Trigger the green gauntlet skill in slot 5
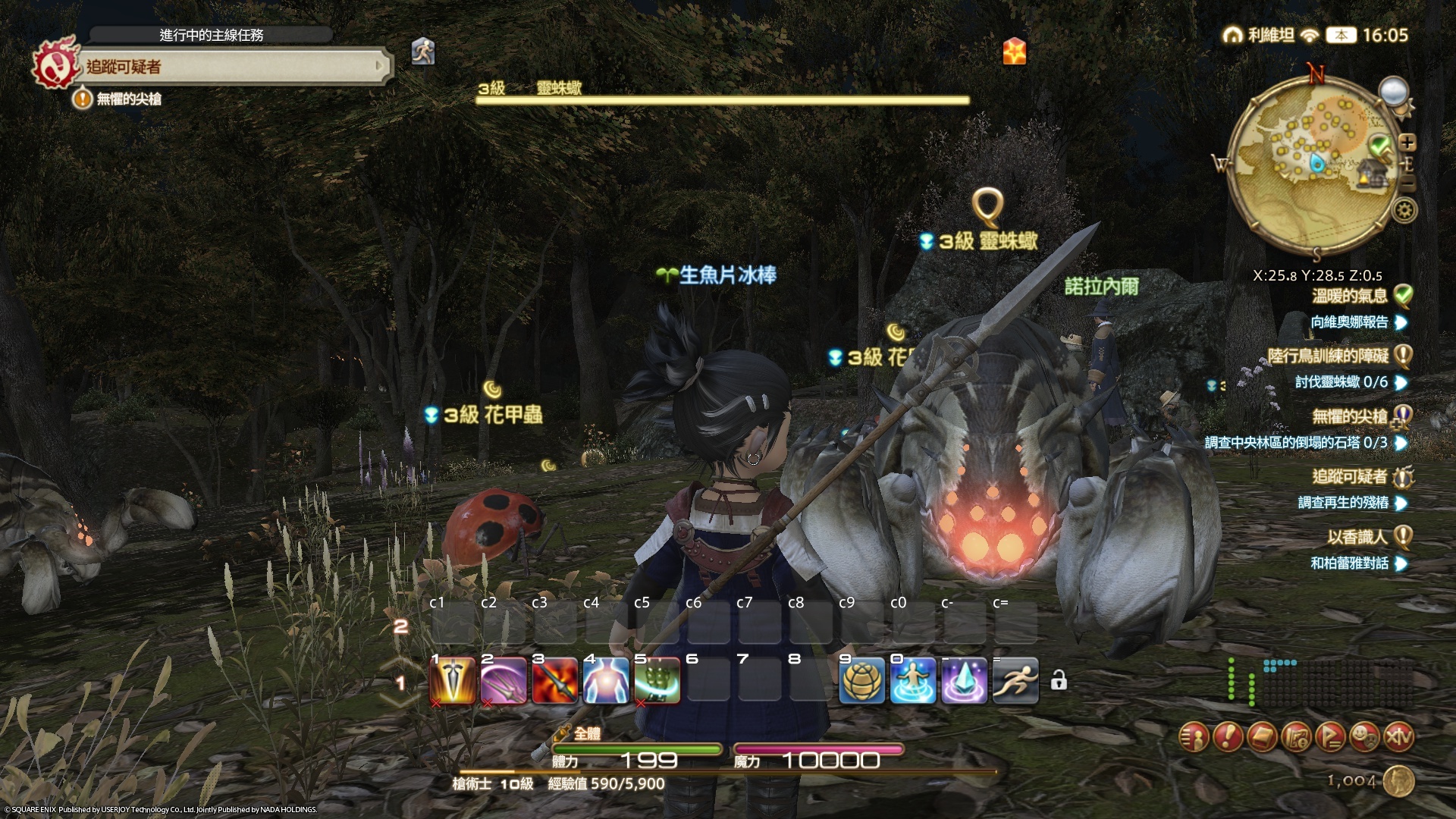This screenshot has width=1456, height=819. (x=657, y=680)
